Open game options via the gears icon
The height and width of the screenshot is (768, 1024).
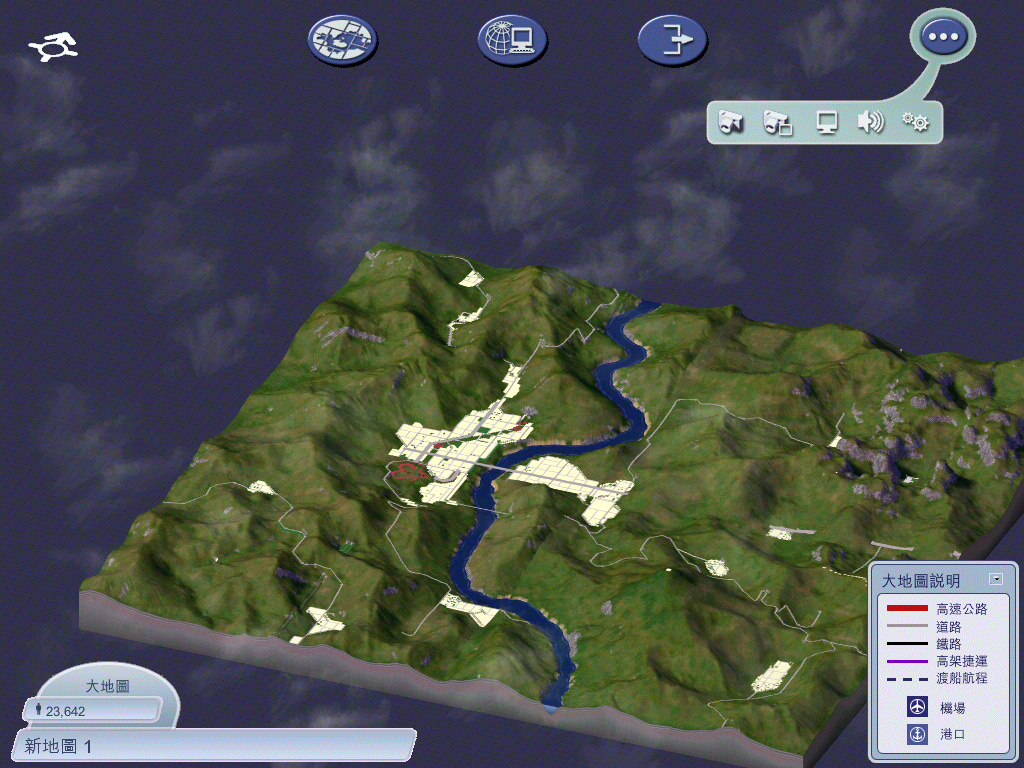click(915, 122)
